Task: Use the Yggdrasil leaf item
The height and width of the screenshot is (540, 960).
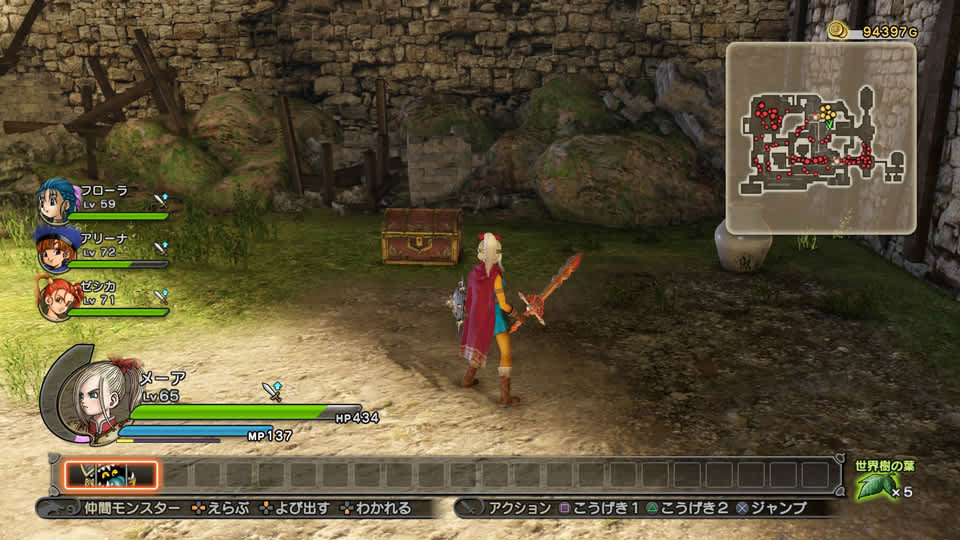Action: [874, 487]
